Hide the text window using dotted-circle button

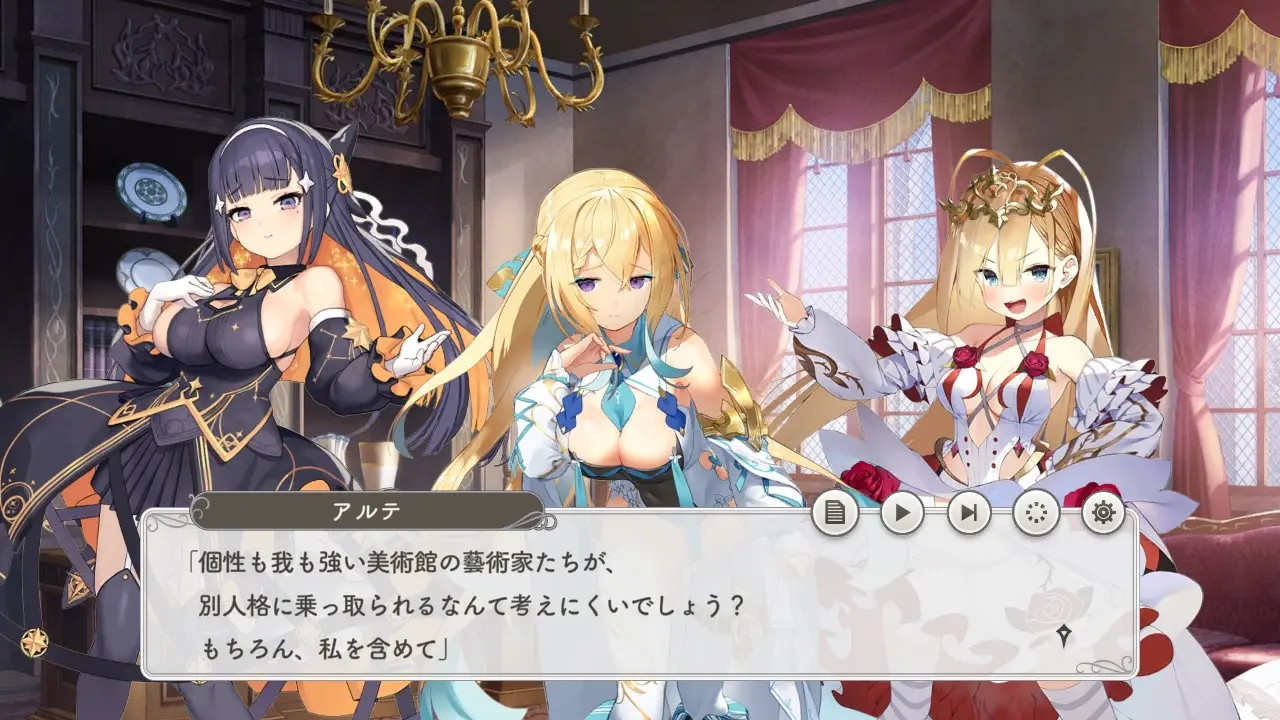[1036, 513]
